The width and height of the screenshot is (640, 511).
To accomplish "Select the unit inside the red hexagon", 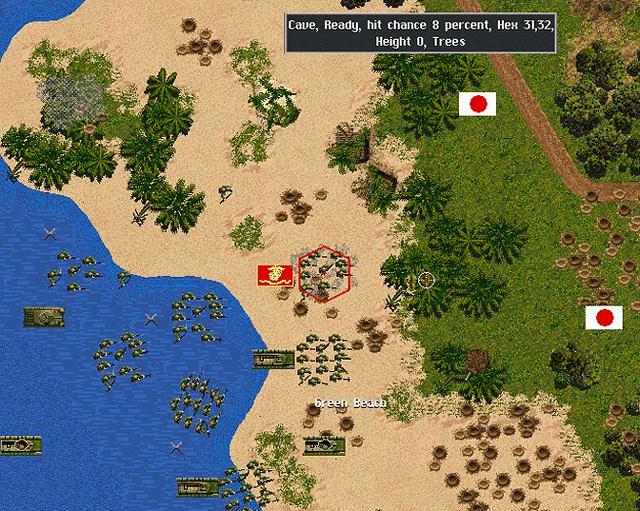I will pos(322,271).
